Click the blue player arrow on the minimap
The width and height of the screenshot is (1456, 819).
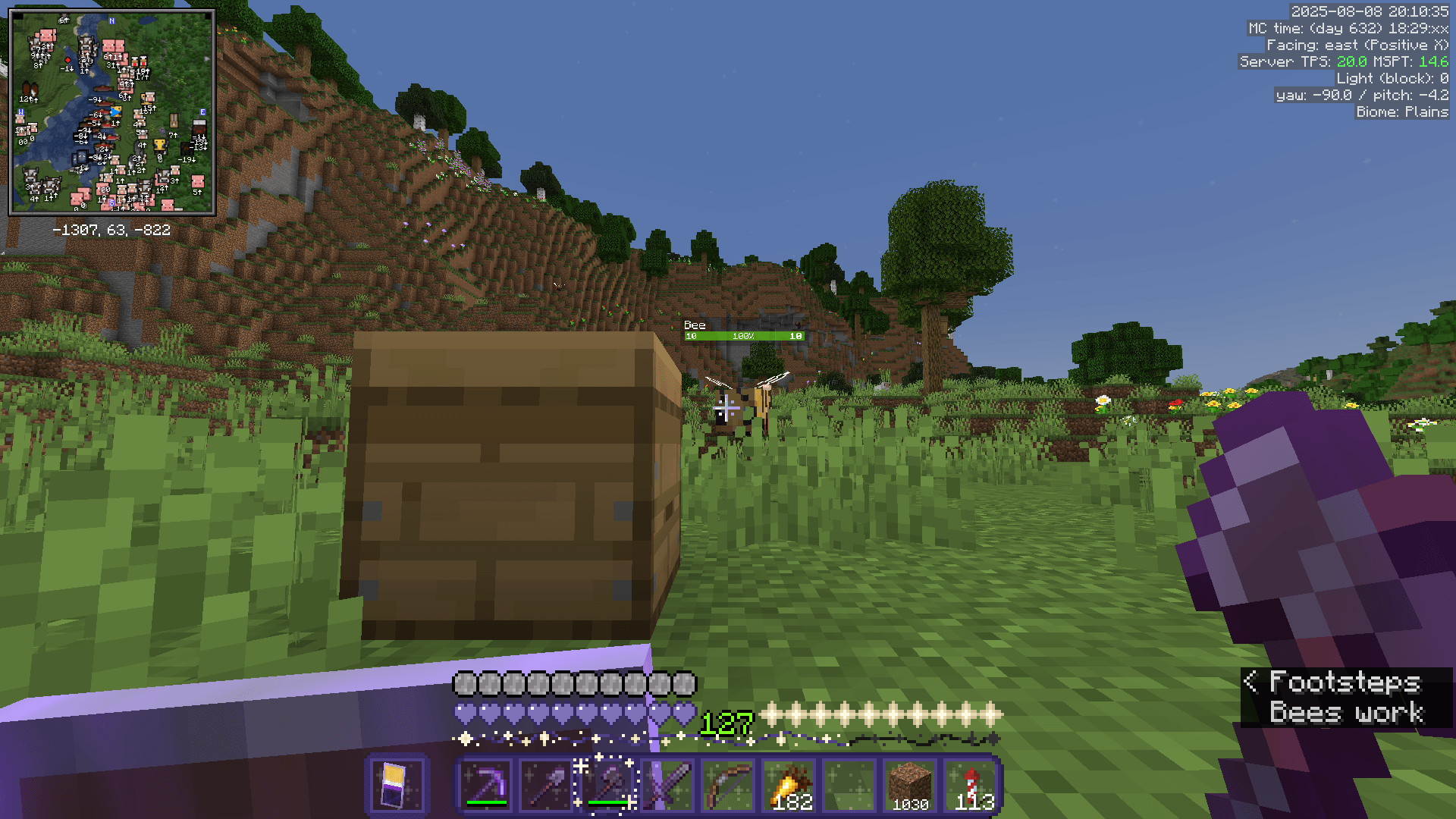[115, 112]
